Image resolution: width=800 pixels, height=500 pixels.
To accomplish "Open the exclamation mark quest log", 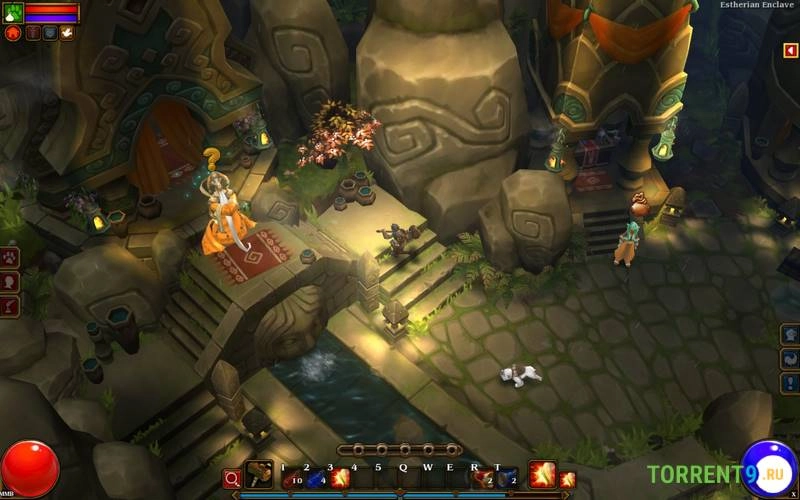I will [x=790, y=382].
